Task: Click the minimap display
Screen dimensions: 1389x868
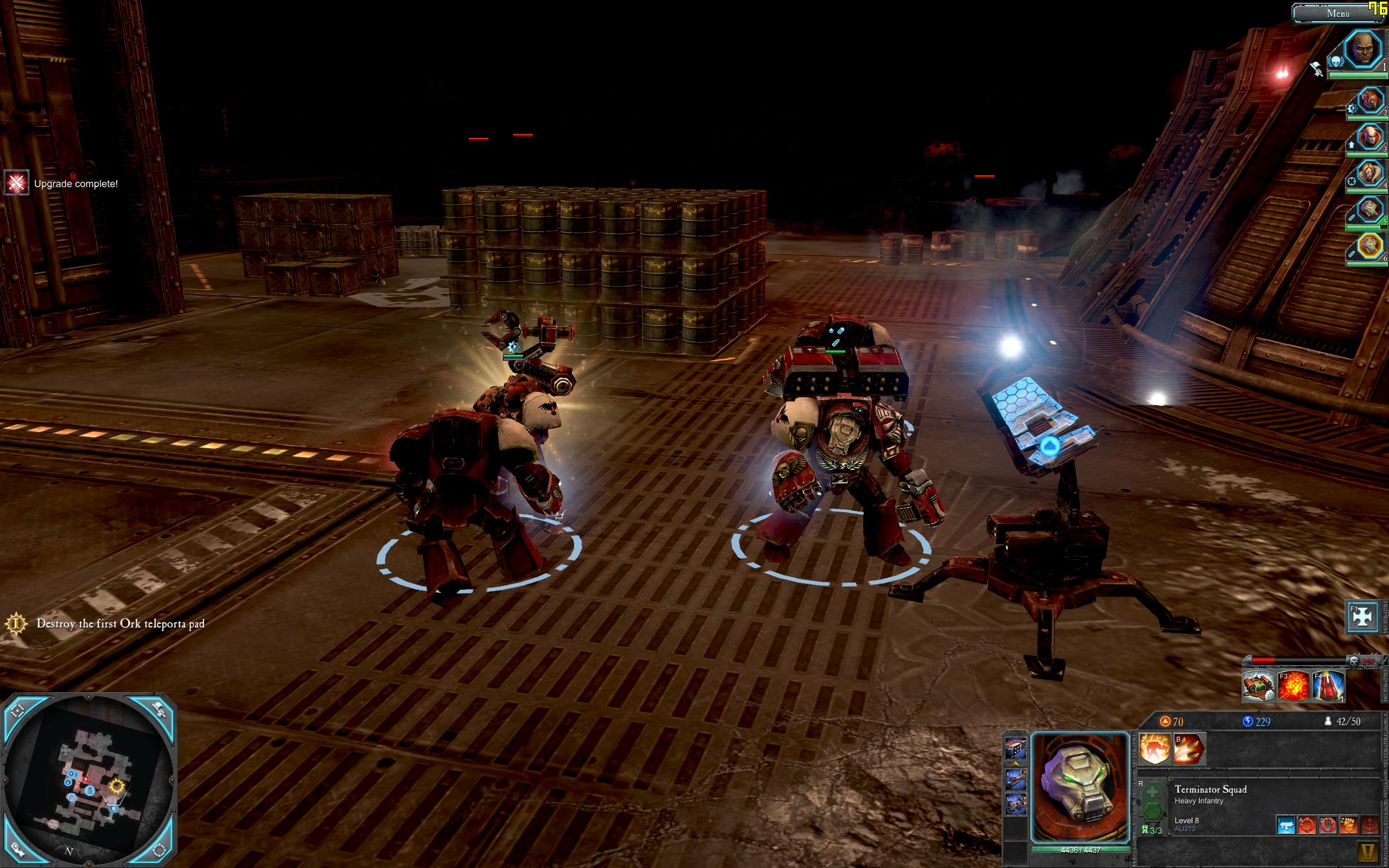Action: click(x=89, y=781)
